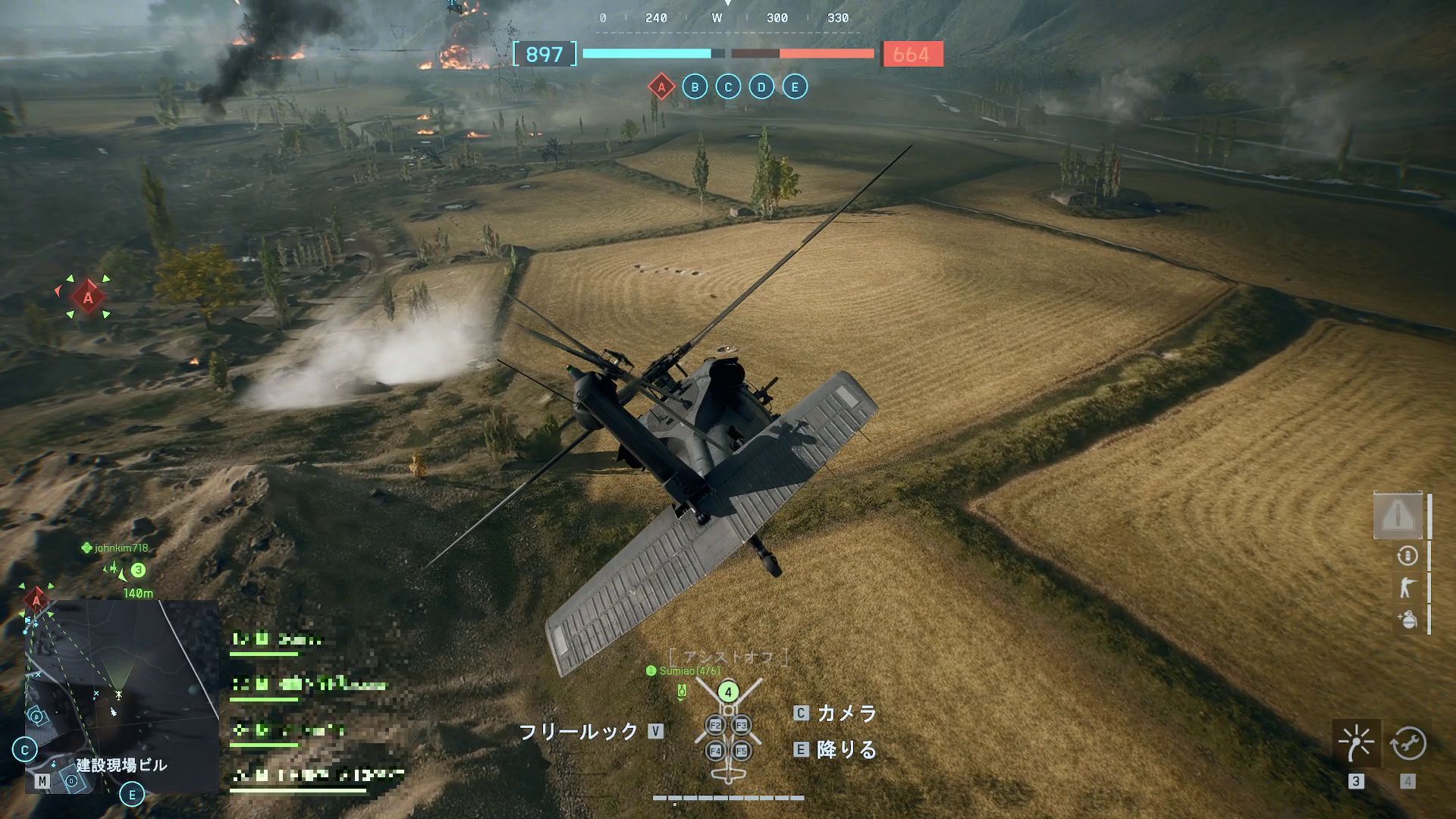Click 降りる to exit the helicopter
This screenshot has width=1456, height=819.
[842, 751]
